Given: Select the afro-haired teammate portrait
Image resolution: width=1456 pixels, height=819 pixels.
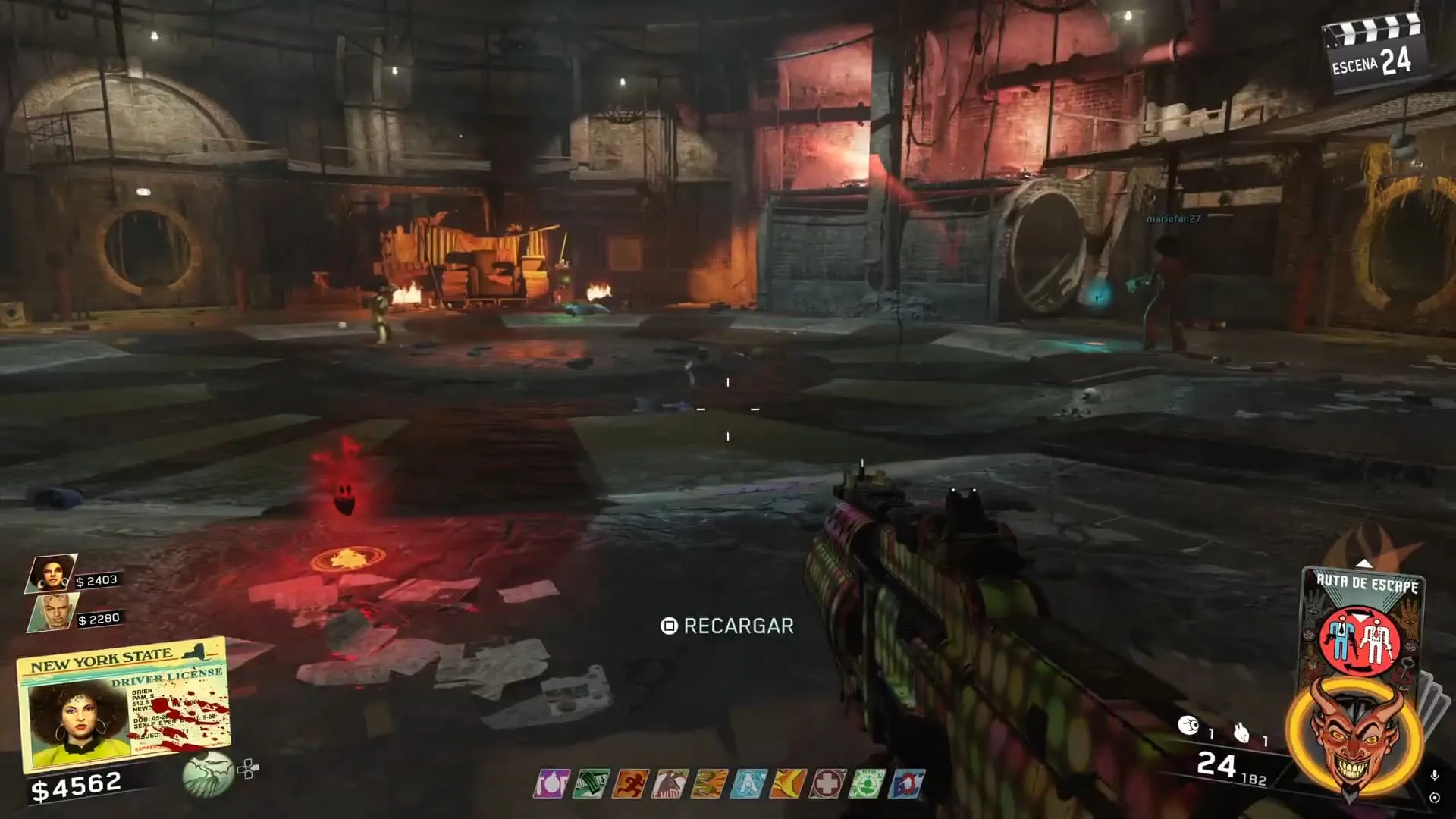Looking at the screenshot, I should 51,574.
